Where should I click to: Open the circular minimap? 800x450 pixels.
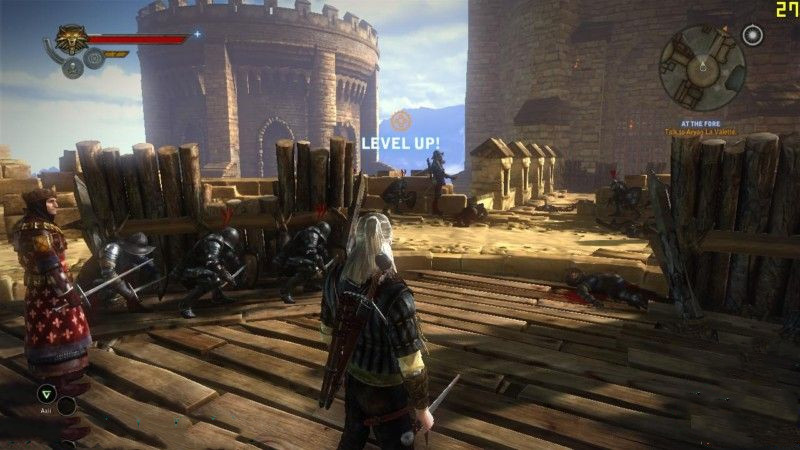(702, 68)
